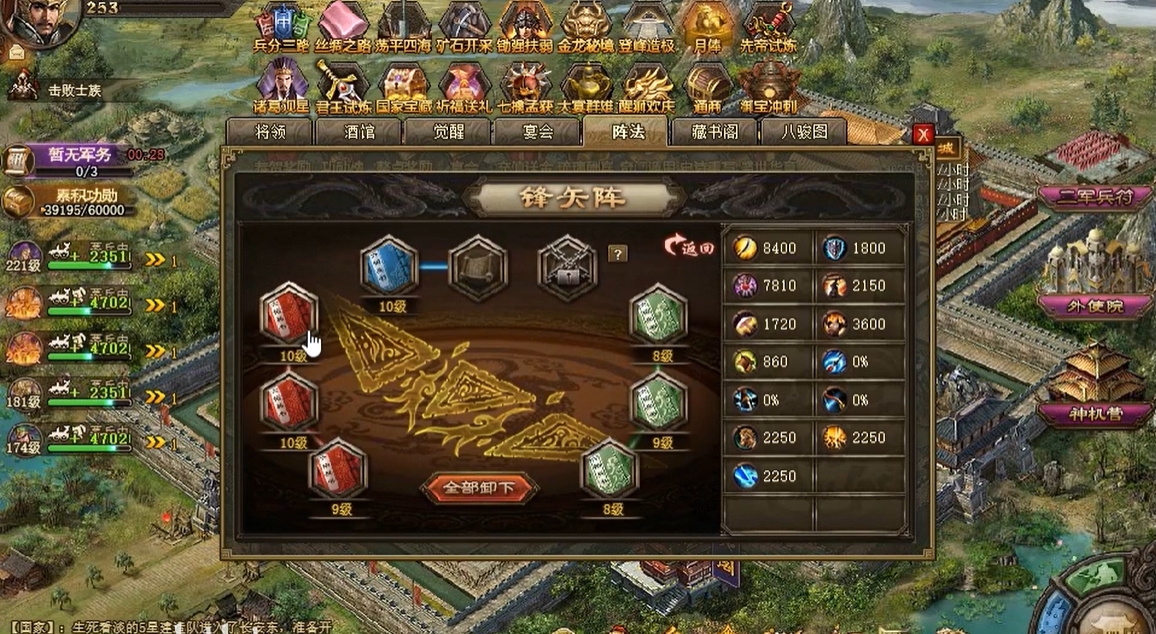Open the 诸葛观星 event icon
1156x634 pixels.
coord(282,84)
